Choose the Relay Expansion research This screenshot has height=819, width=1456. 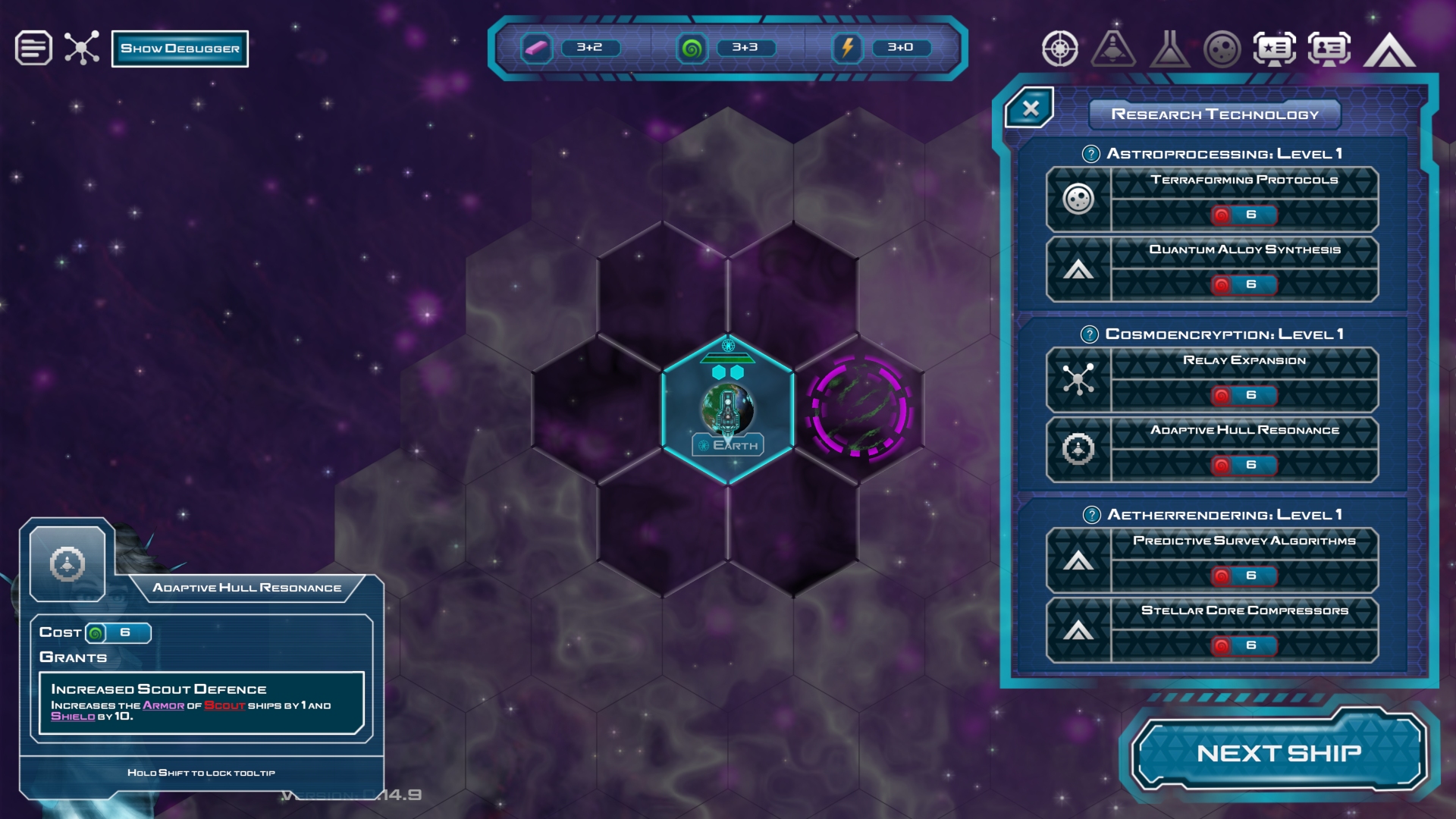click(1212, 380)
